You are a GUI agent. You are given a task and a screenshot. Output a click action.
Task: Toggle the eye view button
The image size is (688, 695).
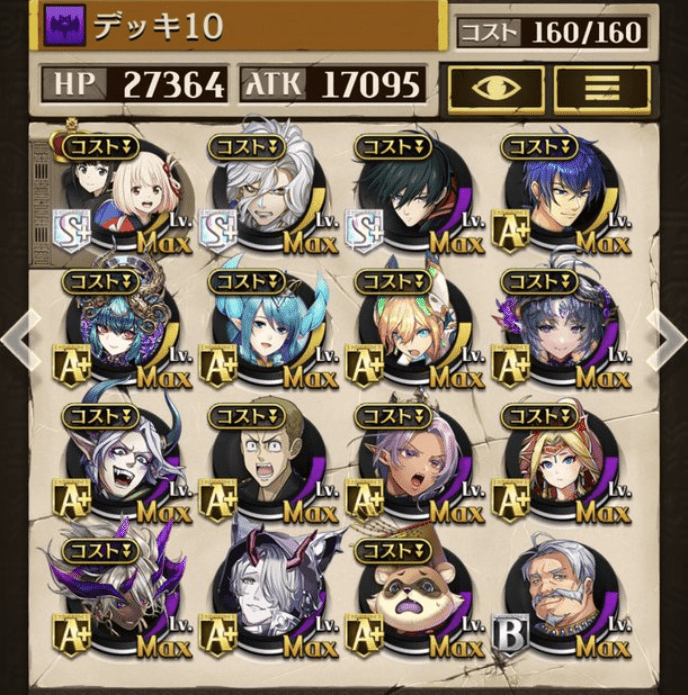(496, 87)
